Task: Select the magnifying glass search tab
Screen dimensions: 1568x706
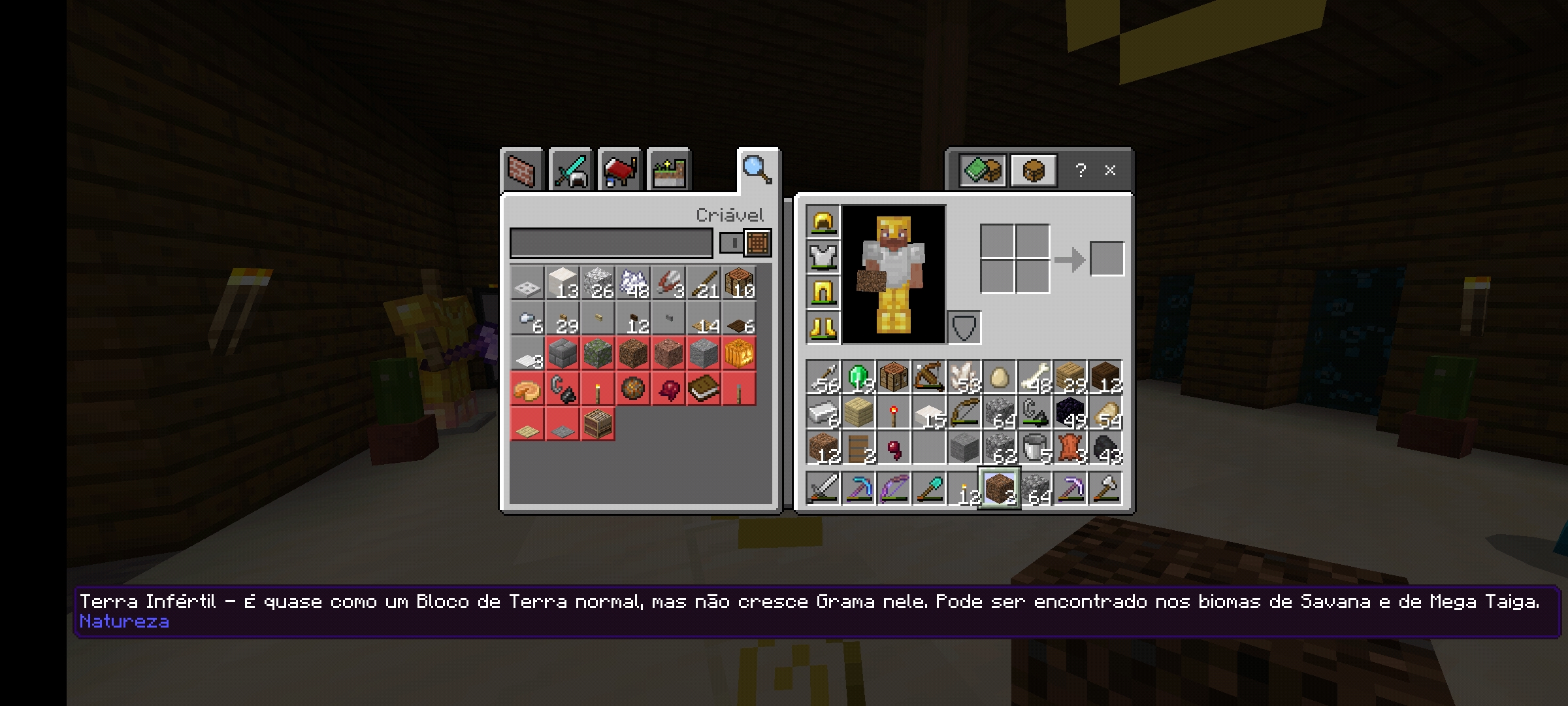Action: click(757, 169)
